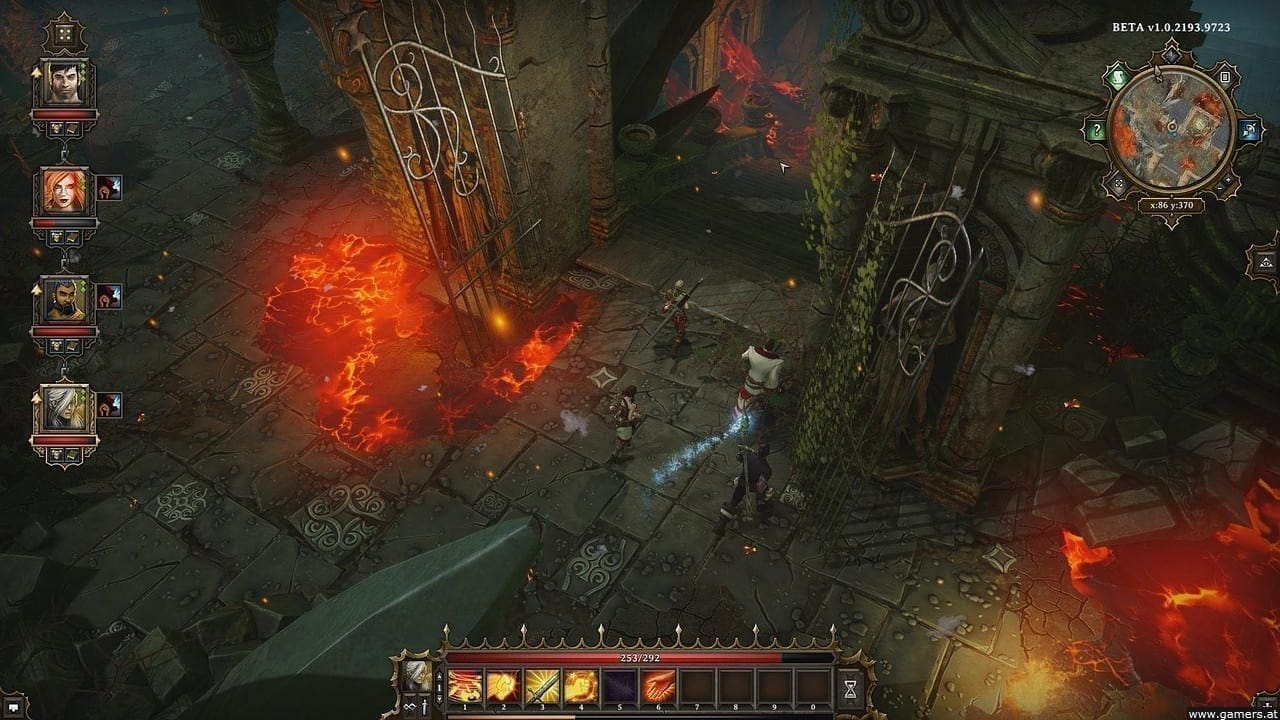Use the glowing fist skill in slot 2
This screenshot has height=720, width=1280.
click(502, 685)
